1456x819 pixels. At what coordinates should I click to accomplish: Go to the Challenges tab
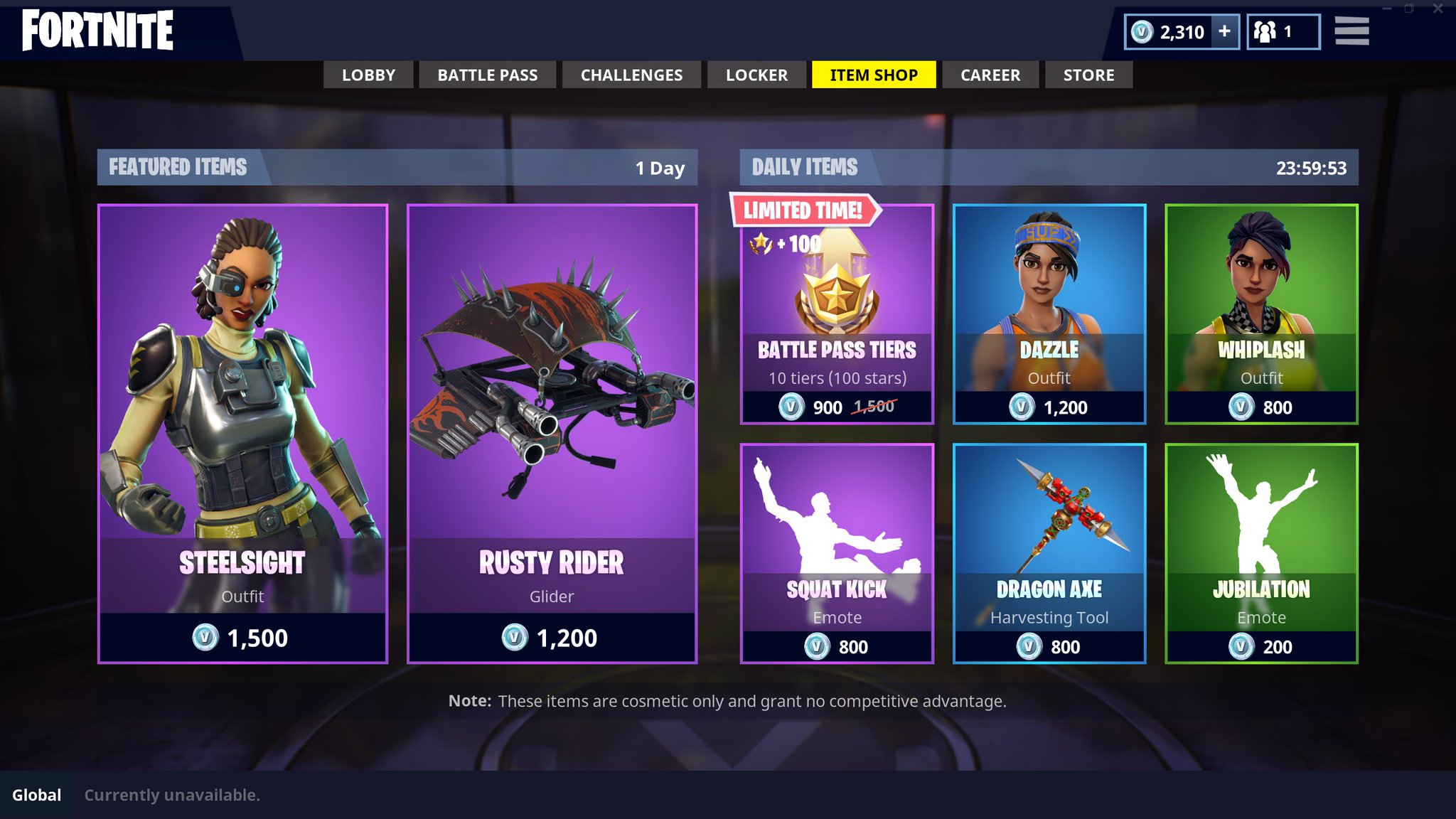(x=631, y=75)
